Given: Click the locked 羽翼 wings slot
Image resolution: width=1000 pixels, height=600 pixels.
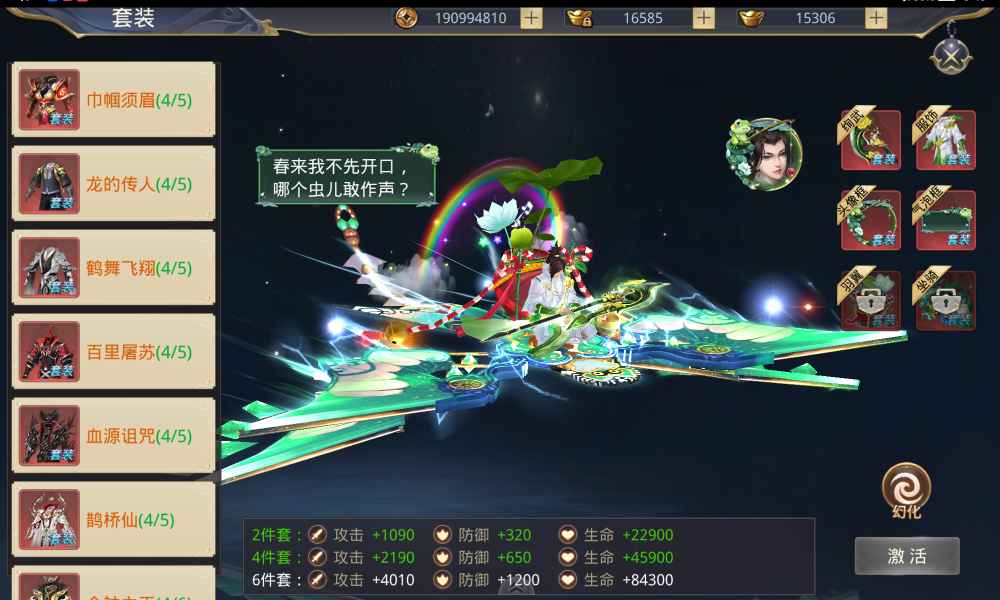Looking at the screenshot, I should click(x=870, y=300).
